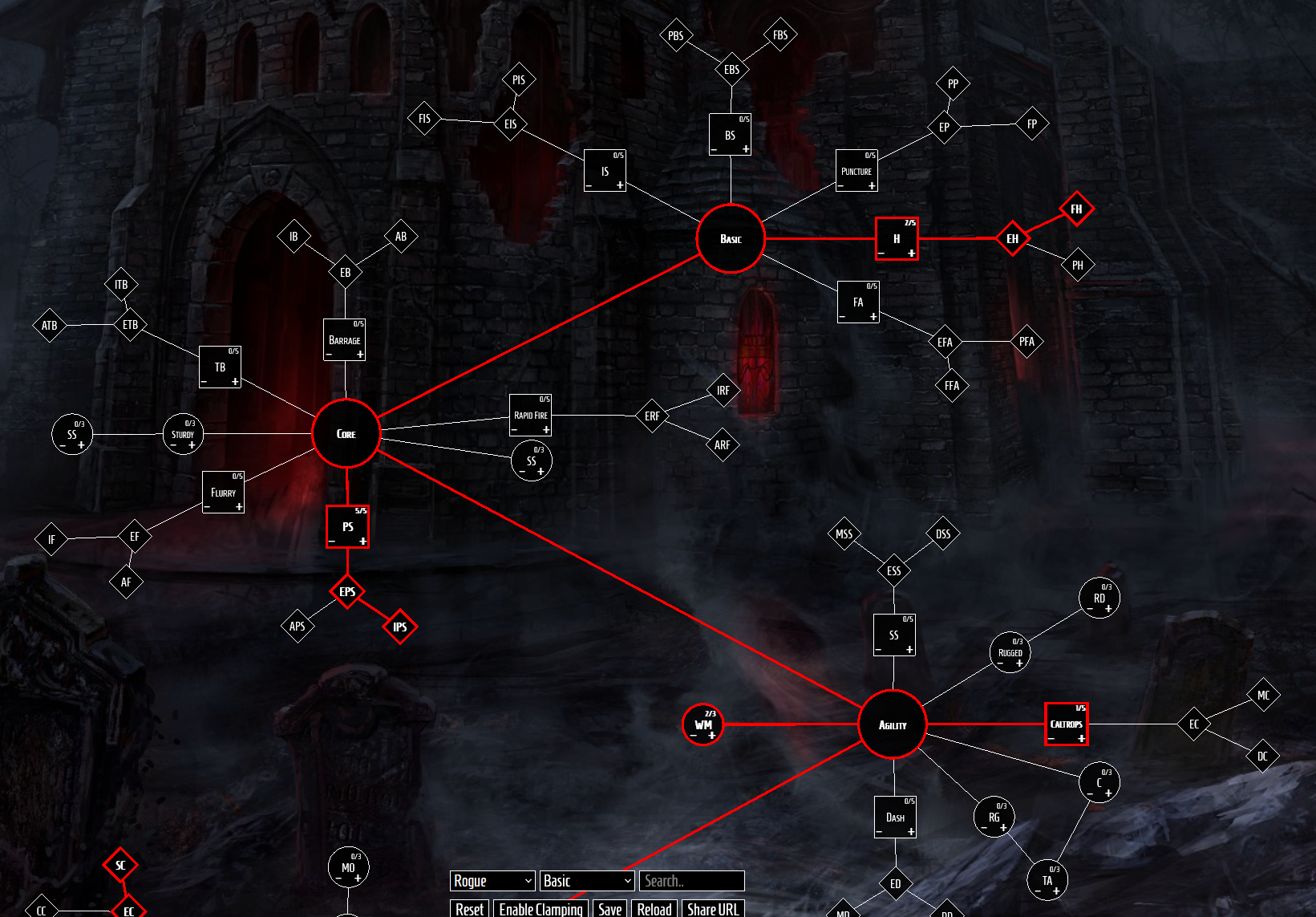Increase the H skill rank with plus
1316x917 pixels.
tap(911, 253)
